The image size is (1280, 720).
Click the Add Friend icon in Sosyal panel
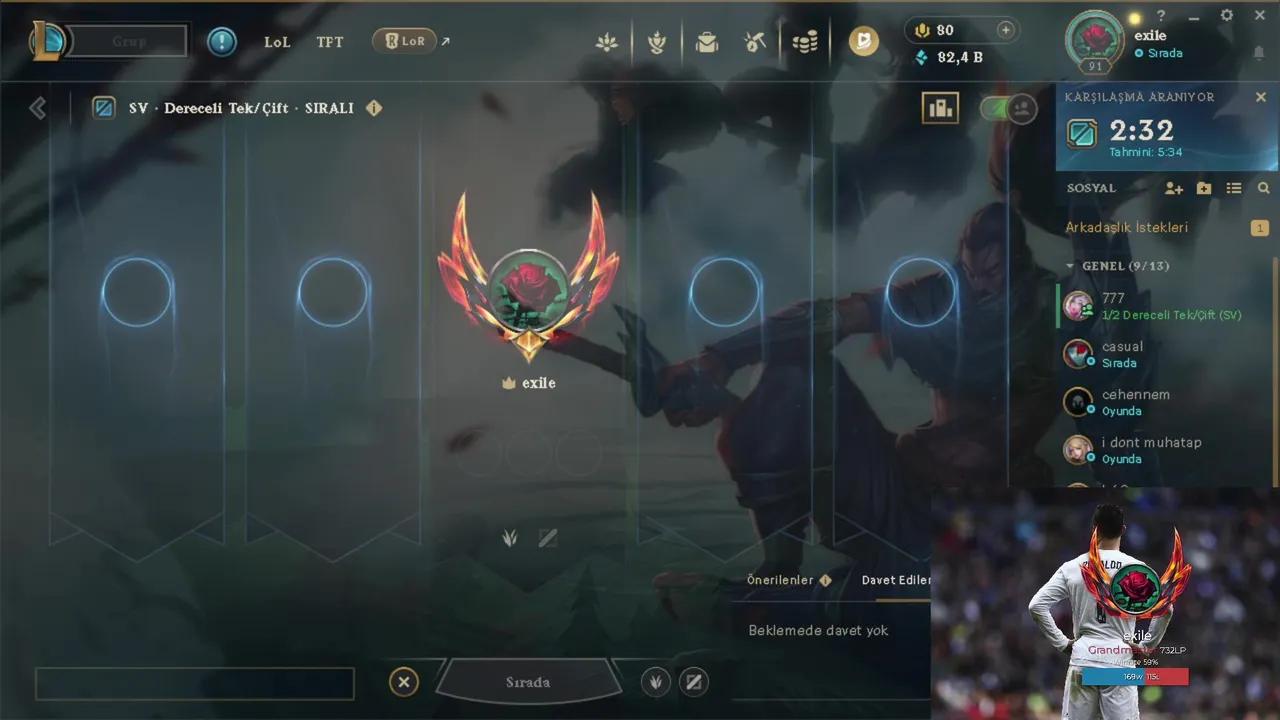coord(1174,188)
